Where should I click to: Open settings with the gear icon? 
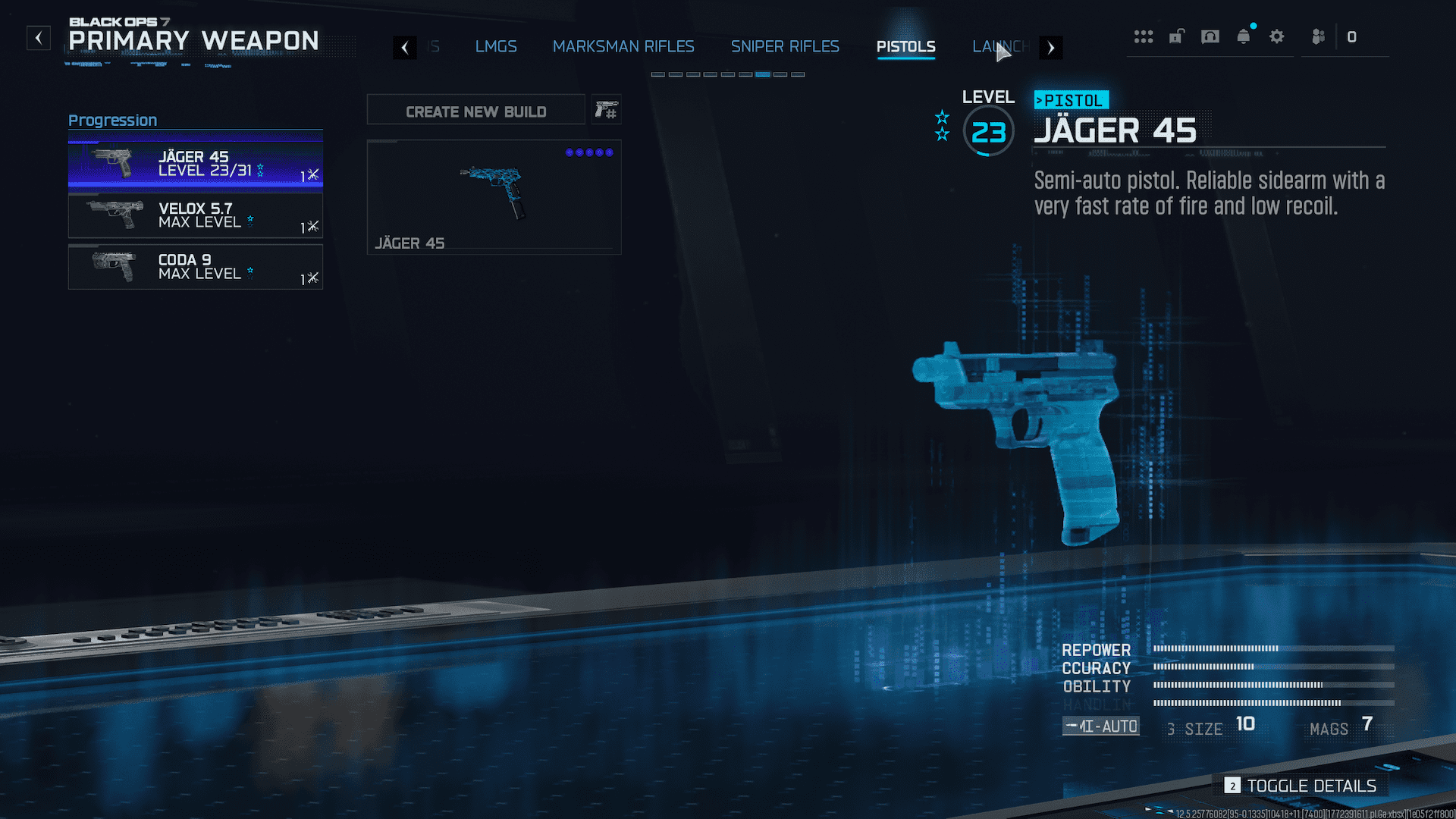tap(1277, 36)
